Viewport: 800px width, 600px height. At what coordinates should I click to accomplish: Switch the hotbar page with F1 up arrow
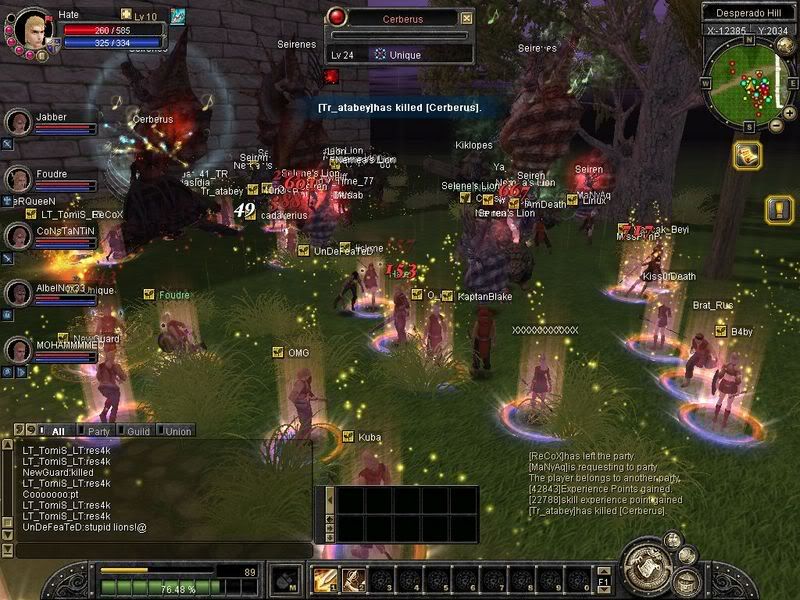click(604, 570)
